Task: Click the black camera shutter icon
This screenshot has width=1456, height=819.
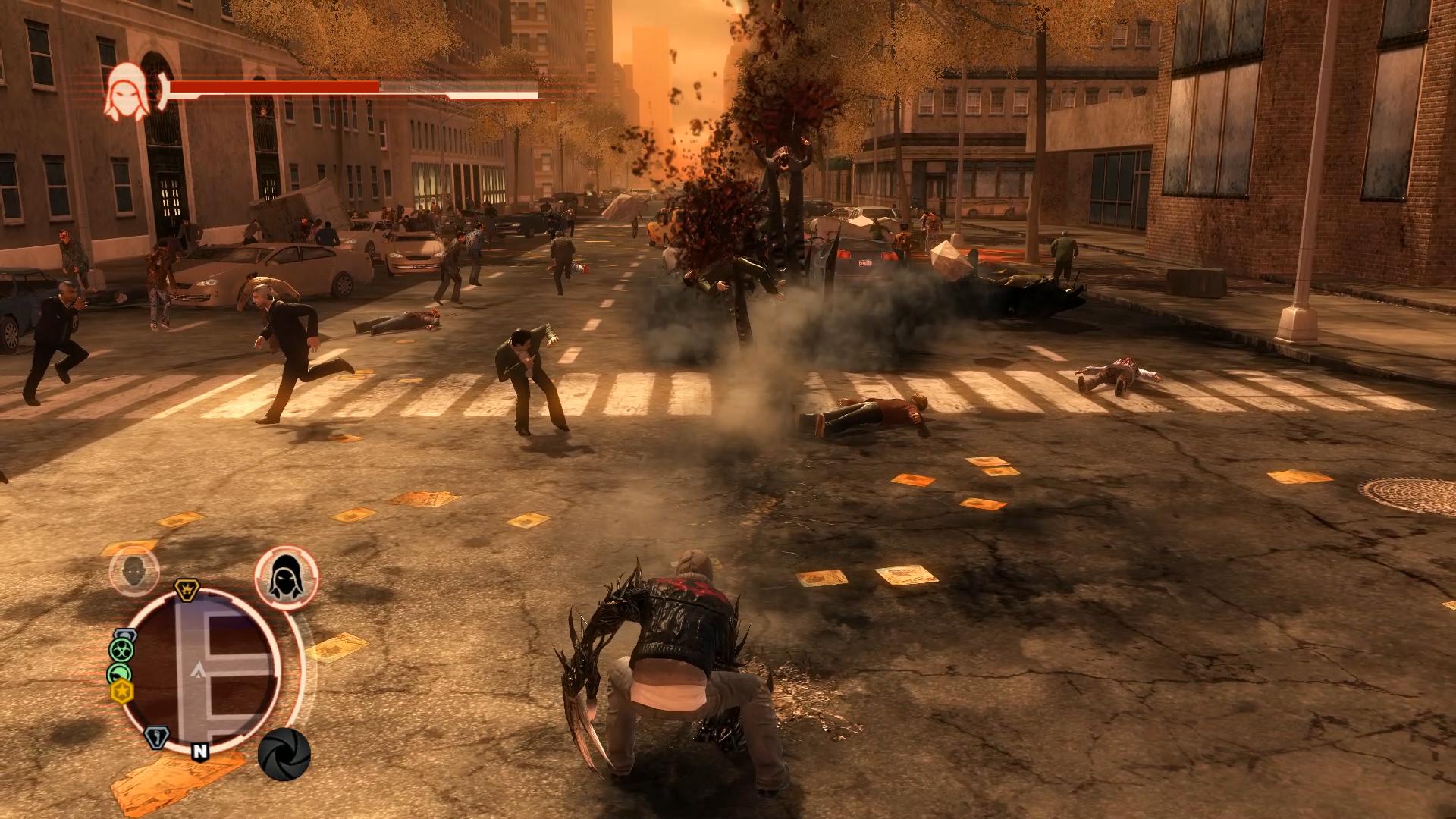Action: click(x=284, y=755)
